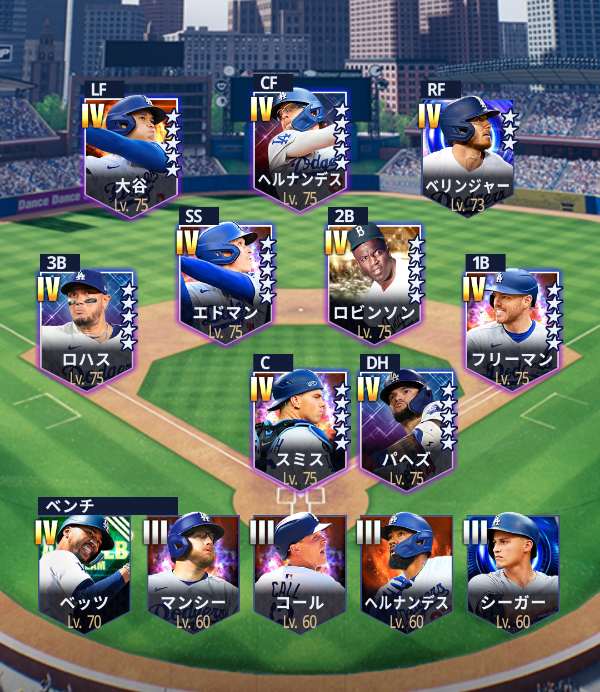Select bench player ベッツ card
Image resolution: width=600 pixels, height=692 pixels.
[x=84, y=572]
